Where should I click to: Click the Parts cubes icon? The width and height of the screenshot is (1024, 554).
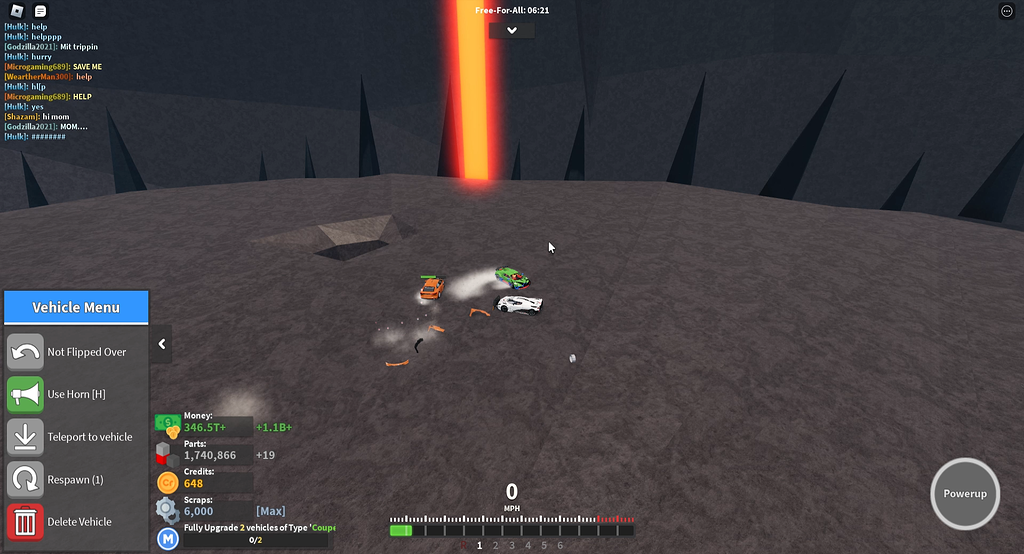168,454
